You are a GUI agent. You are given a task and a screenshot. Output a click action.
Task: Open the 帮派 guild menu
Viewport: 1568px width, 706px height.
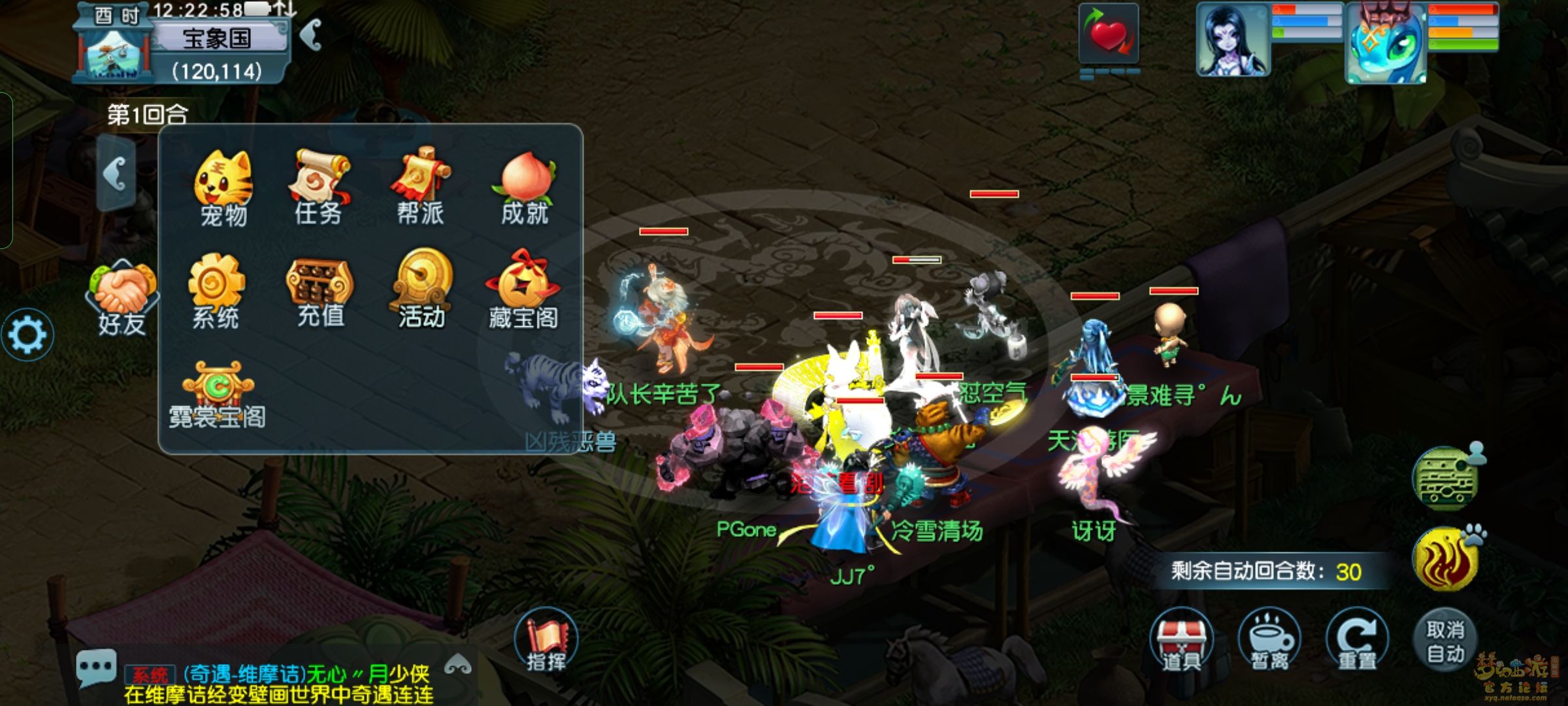421,186
